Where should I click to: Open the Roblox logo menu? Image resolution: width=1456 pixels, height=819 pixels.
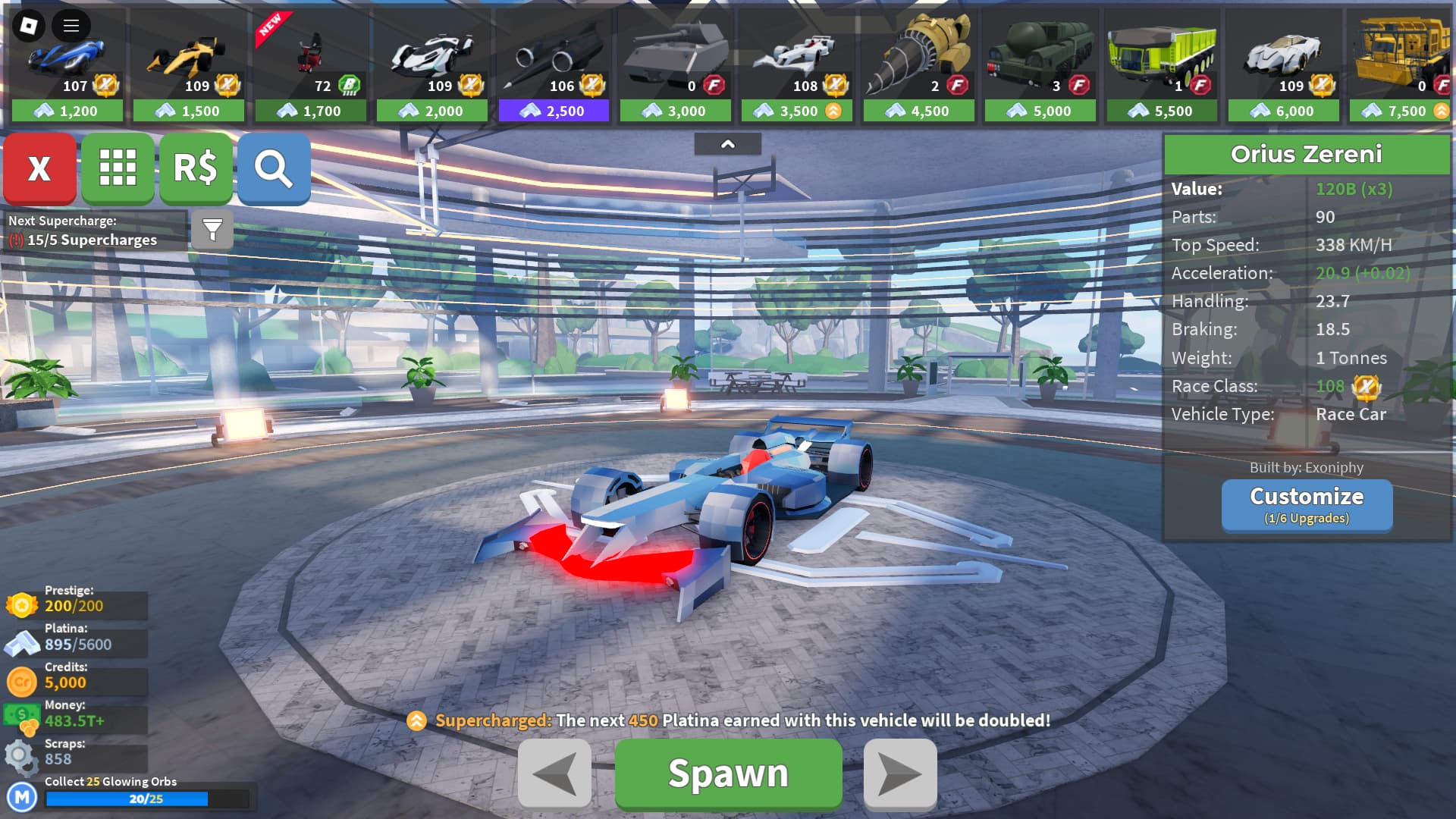(29, 26)
